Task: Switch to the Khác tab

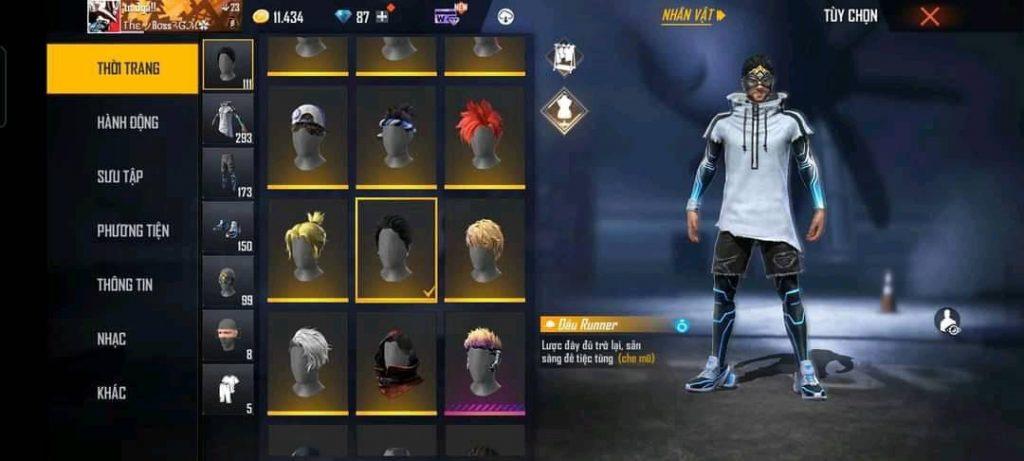Action: [x=113, y=393]
